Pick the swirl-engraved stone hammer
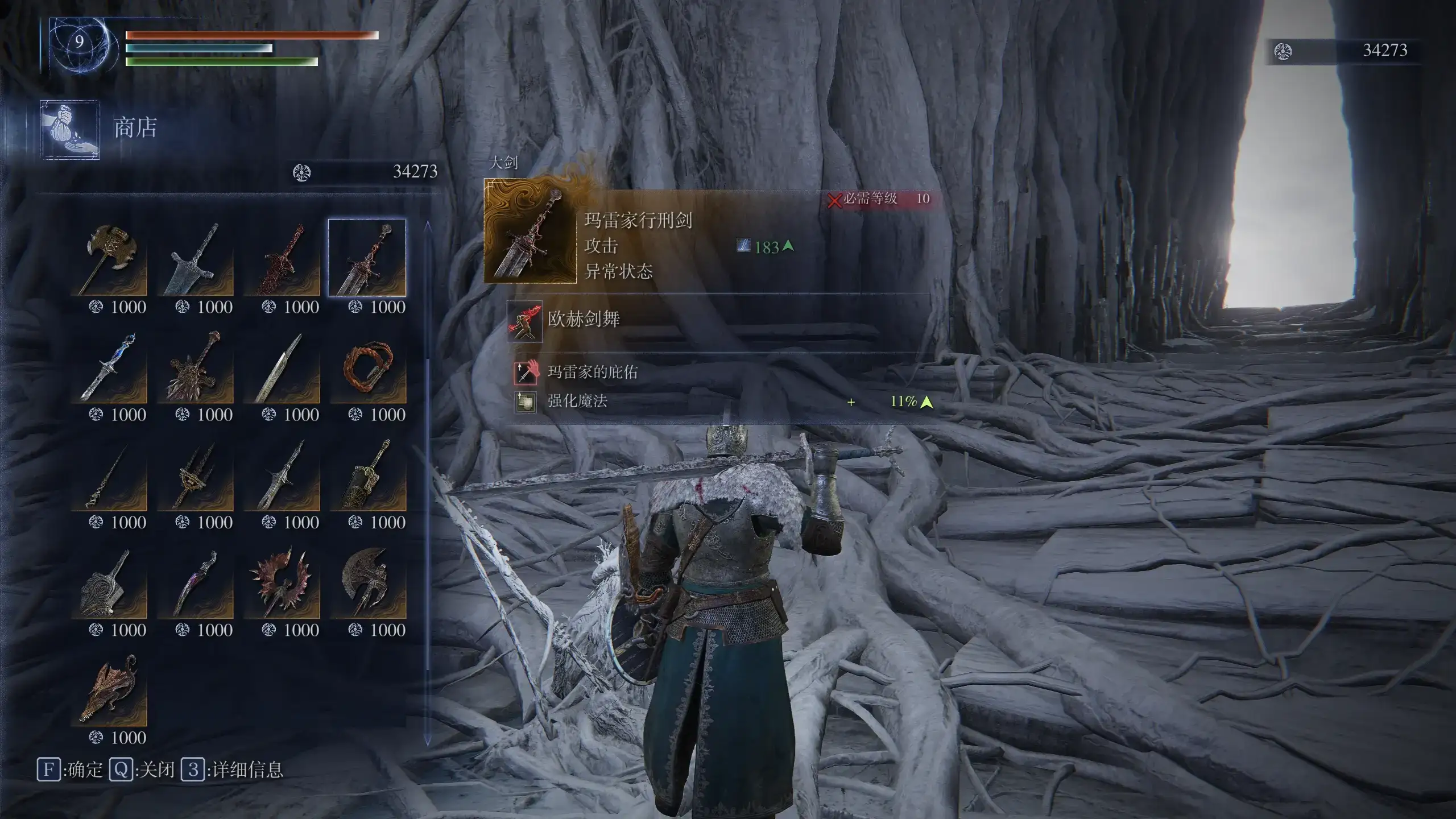The image size is (1456, 819). coord(109,582)
